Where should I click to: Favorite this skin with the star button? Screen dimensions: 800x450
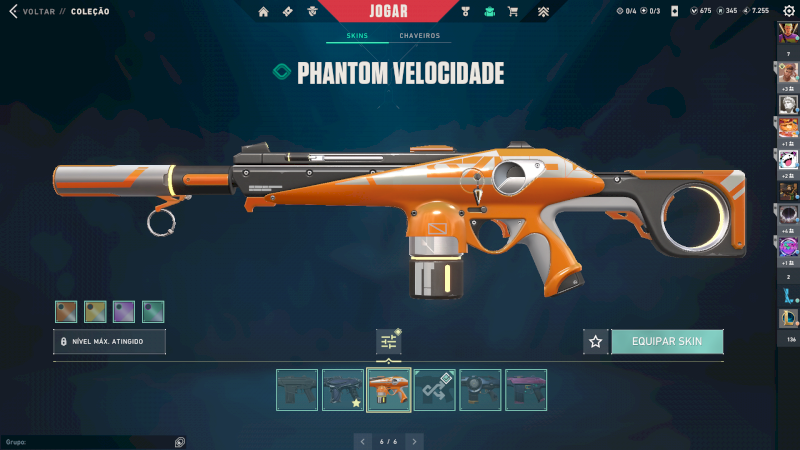596,341
